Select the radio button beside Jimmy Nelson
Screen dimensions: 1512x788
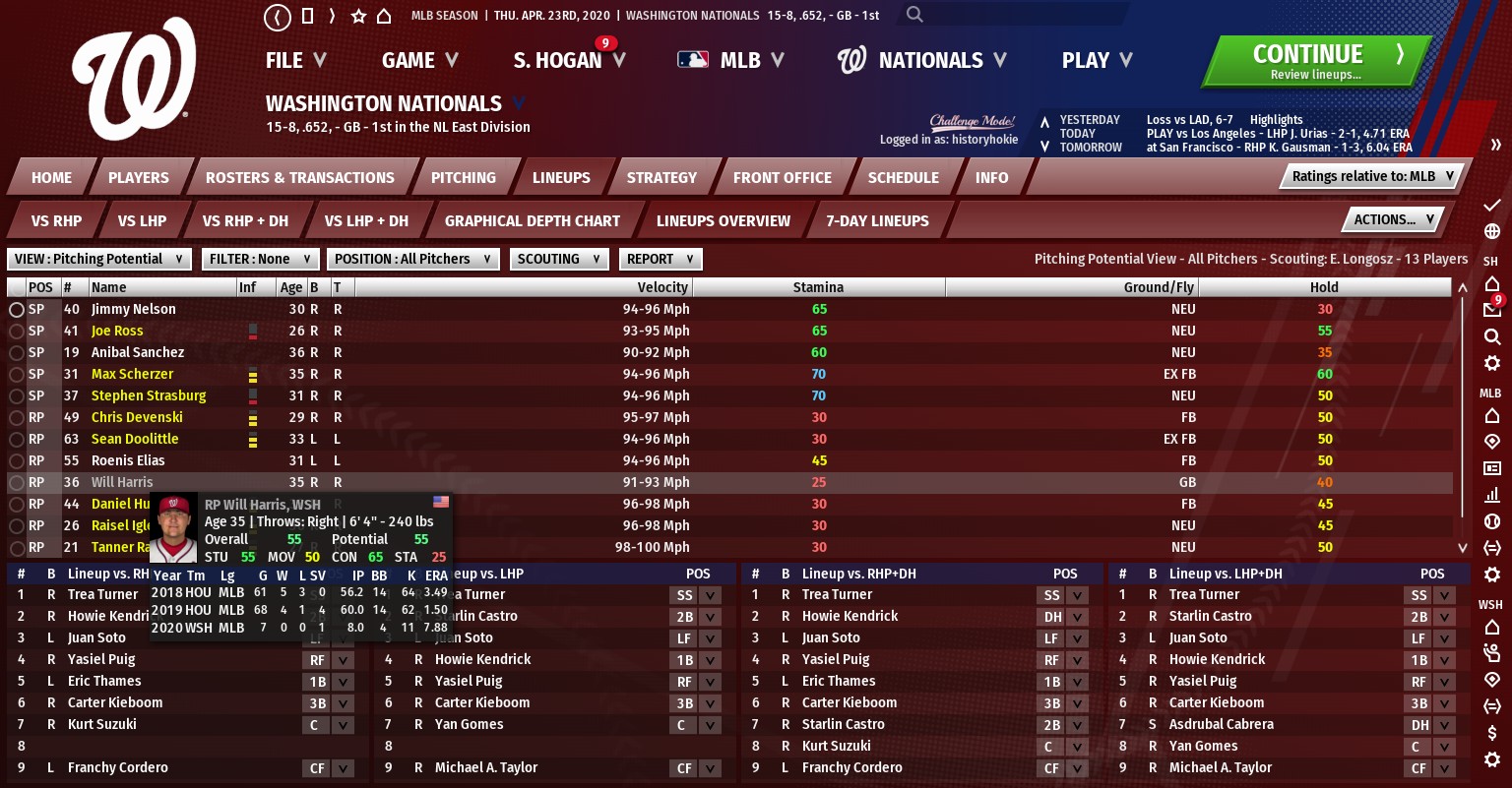point(17,310)
